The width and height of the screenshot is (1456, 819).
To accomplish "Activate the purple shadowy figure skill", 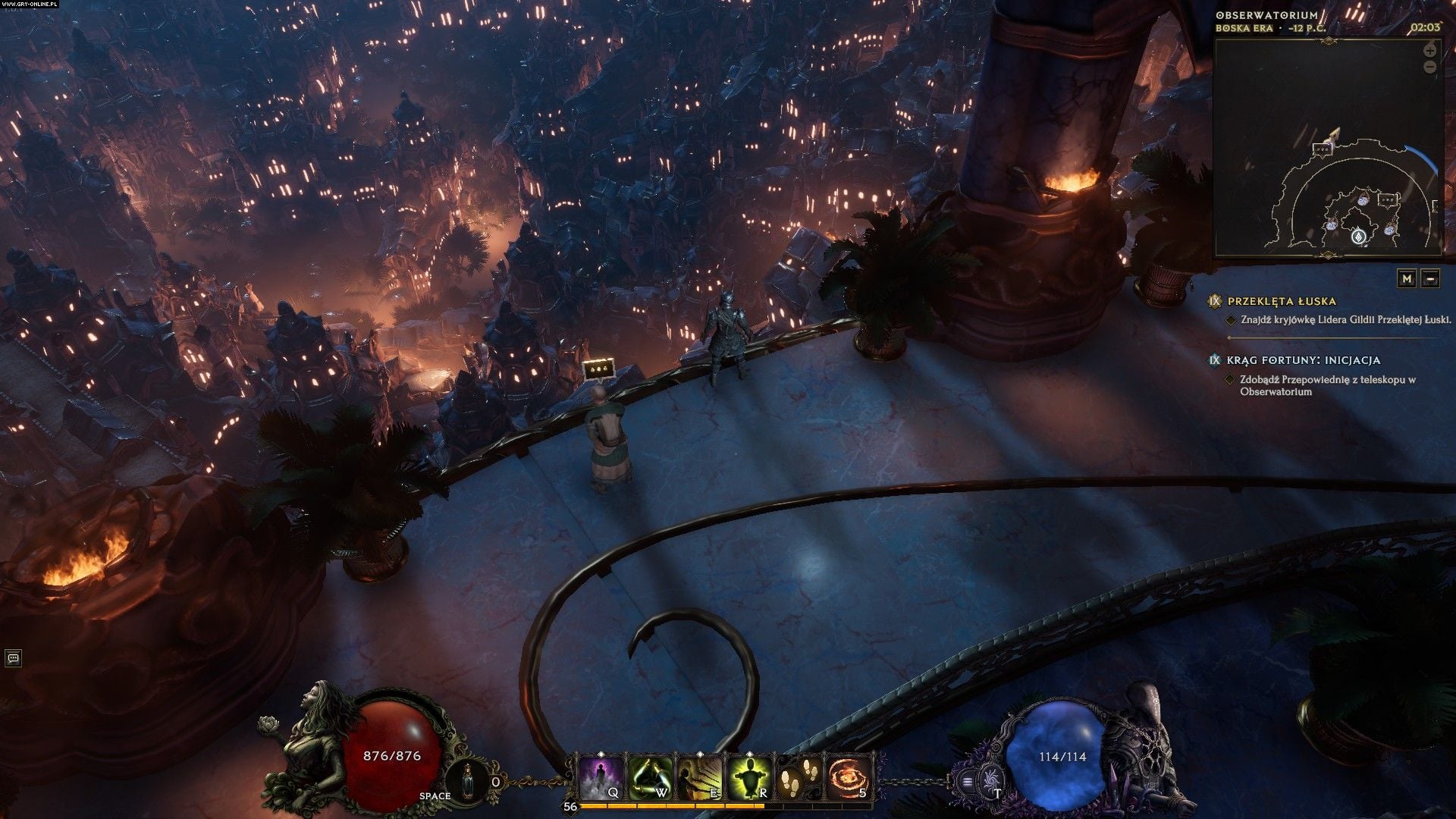I will tap(603, 778).
